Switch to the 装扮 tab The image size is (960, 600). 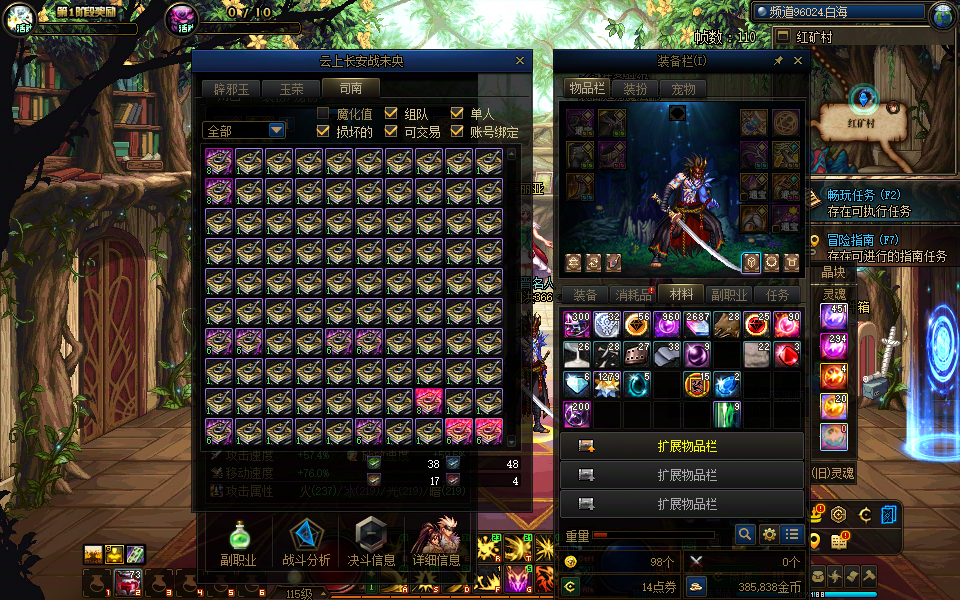(x=635, y=89)
